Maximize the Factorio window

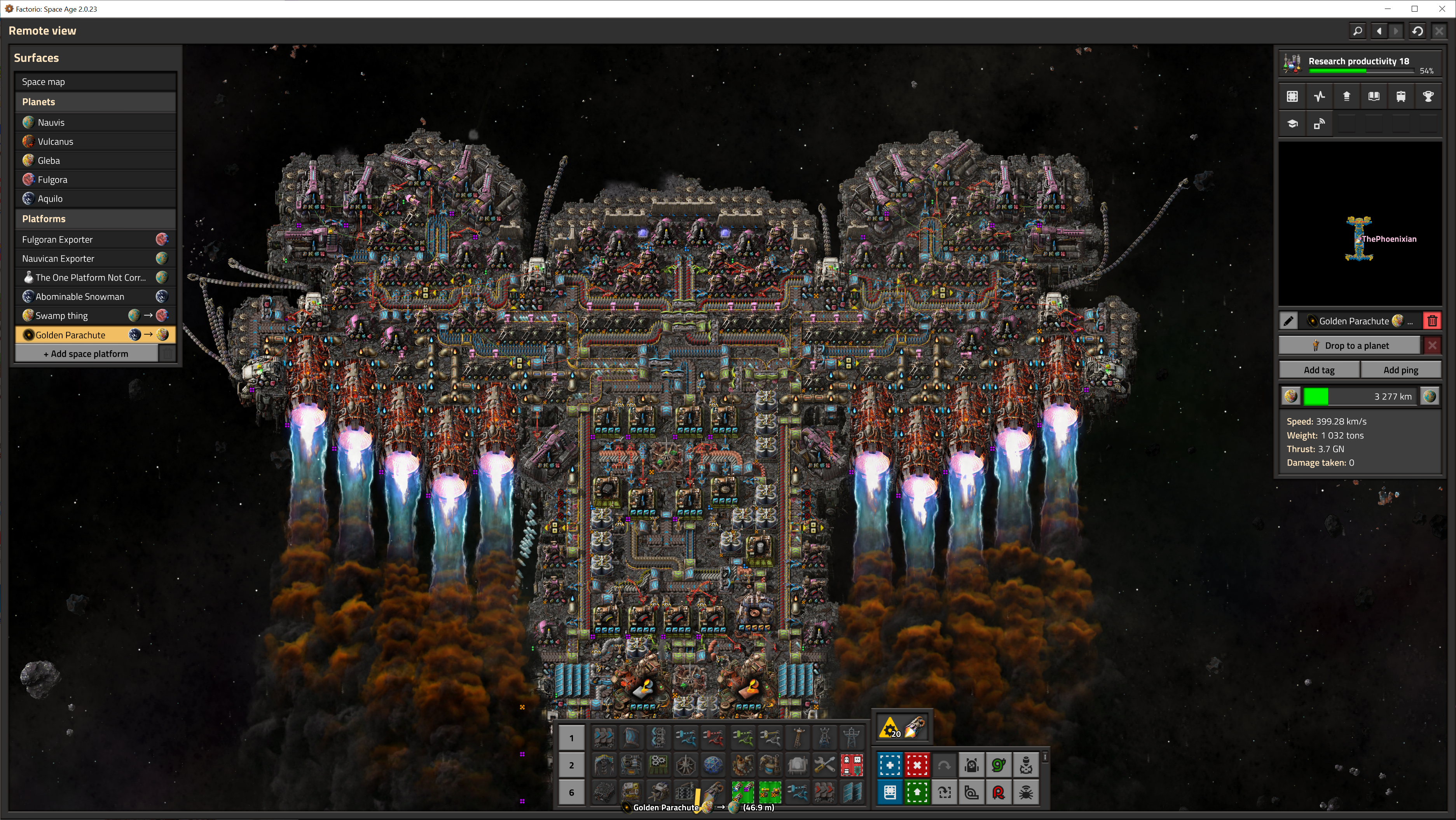(1414, 9)
